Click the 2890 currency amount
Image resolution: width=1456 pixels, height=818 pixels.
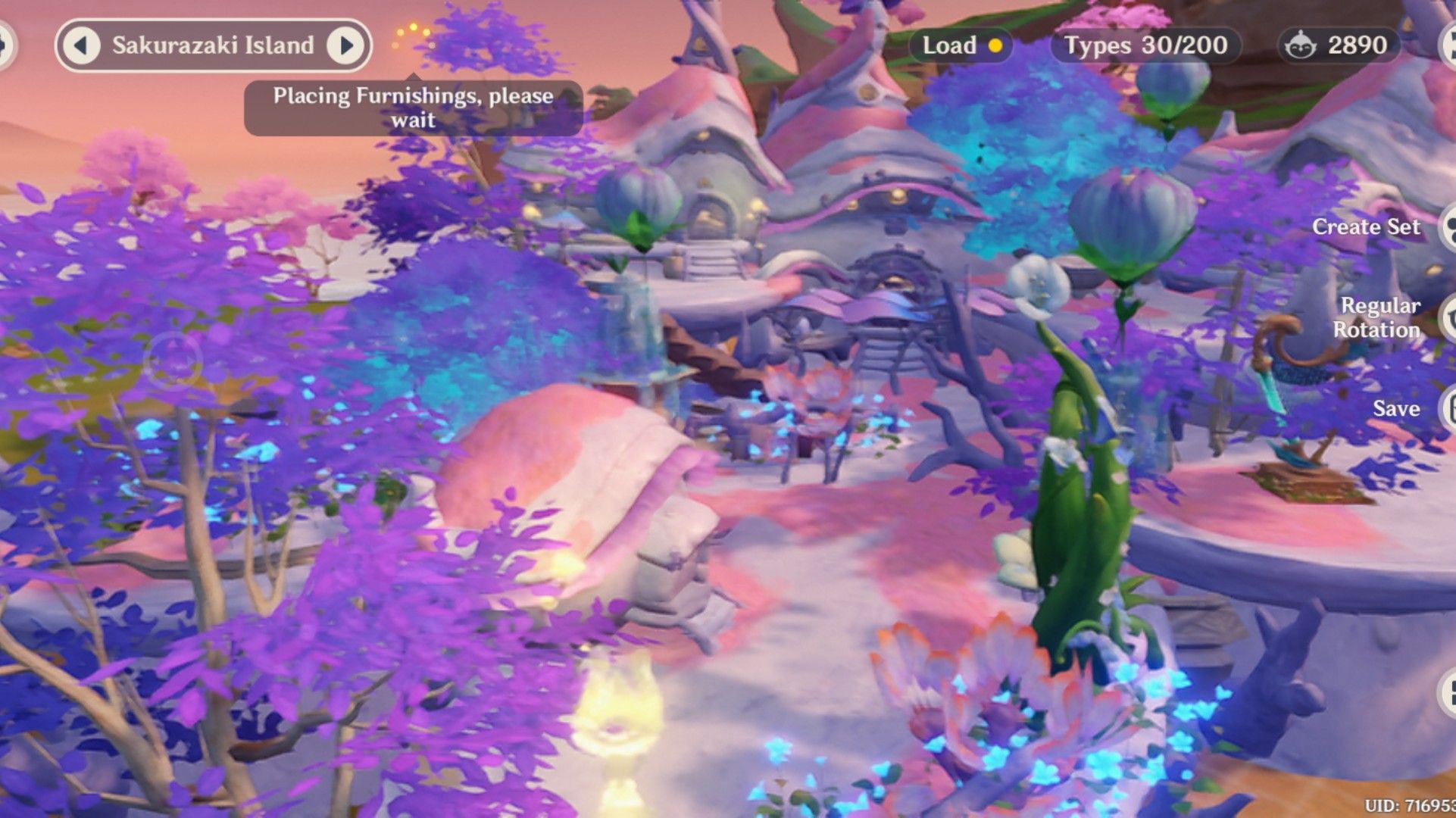pos(1356,45)
